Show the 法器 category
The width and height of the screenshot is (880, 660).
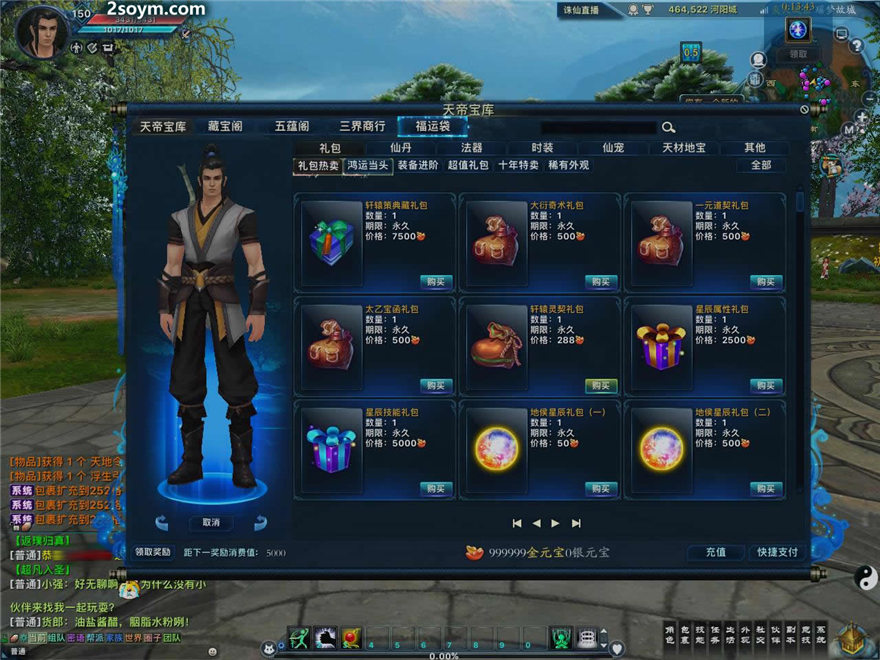471,148
